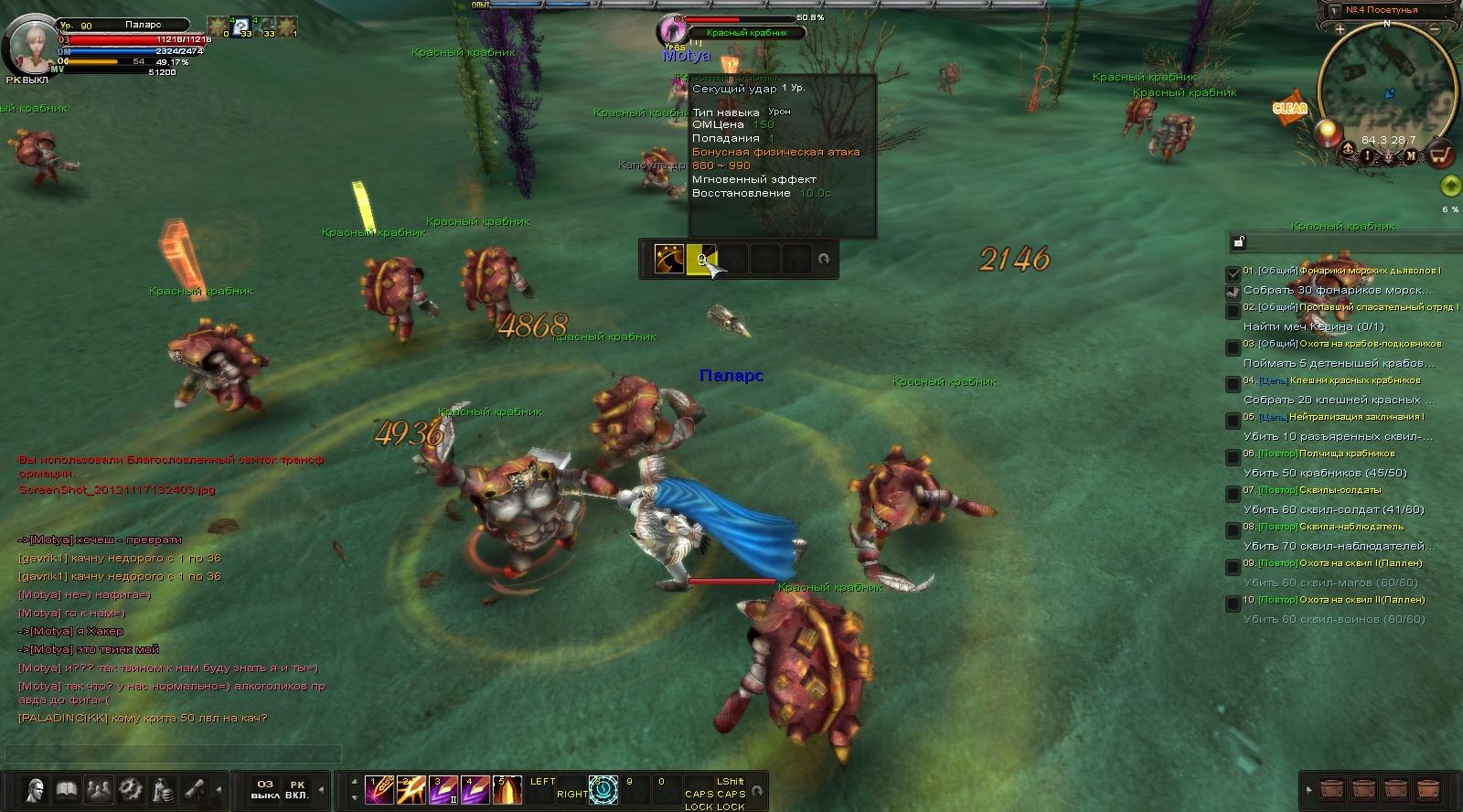The image size is (1463, 812).
Task: Zoom in the minimap with plus button
Action: pyautogui.click(x=1340, y=29)
